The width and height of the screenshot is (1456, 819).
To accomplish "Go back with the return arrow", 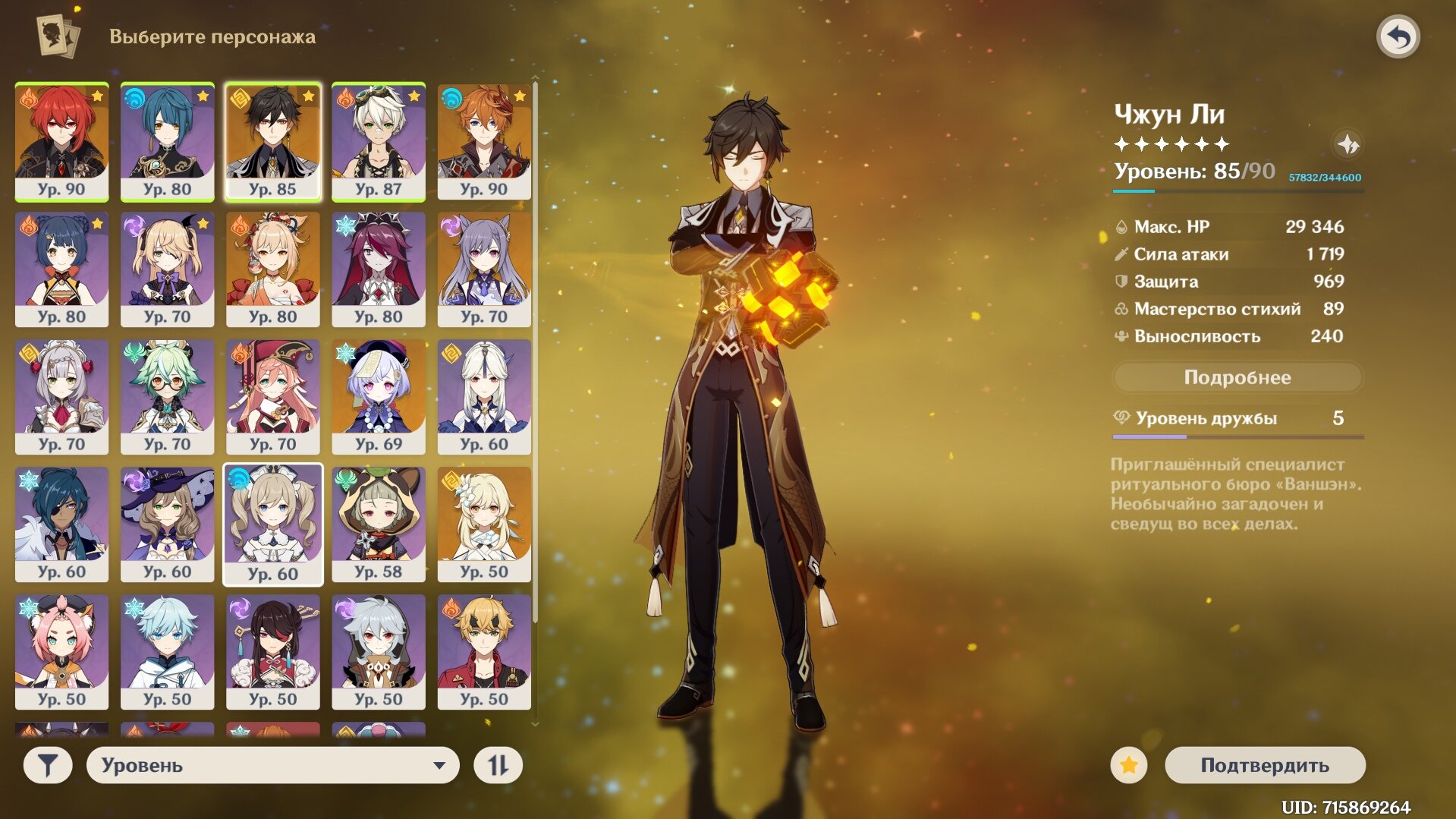I will (x=1398, y=36).
